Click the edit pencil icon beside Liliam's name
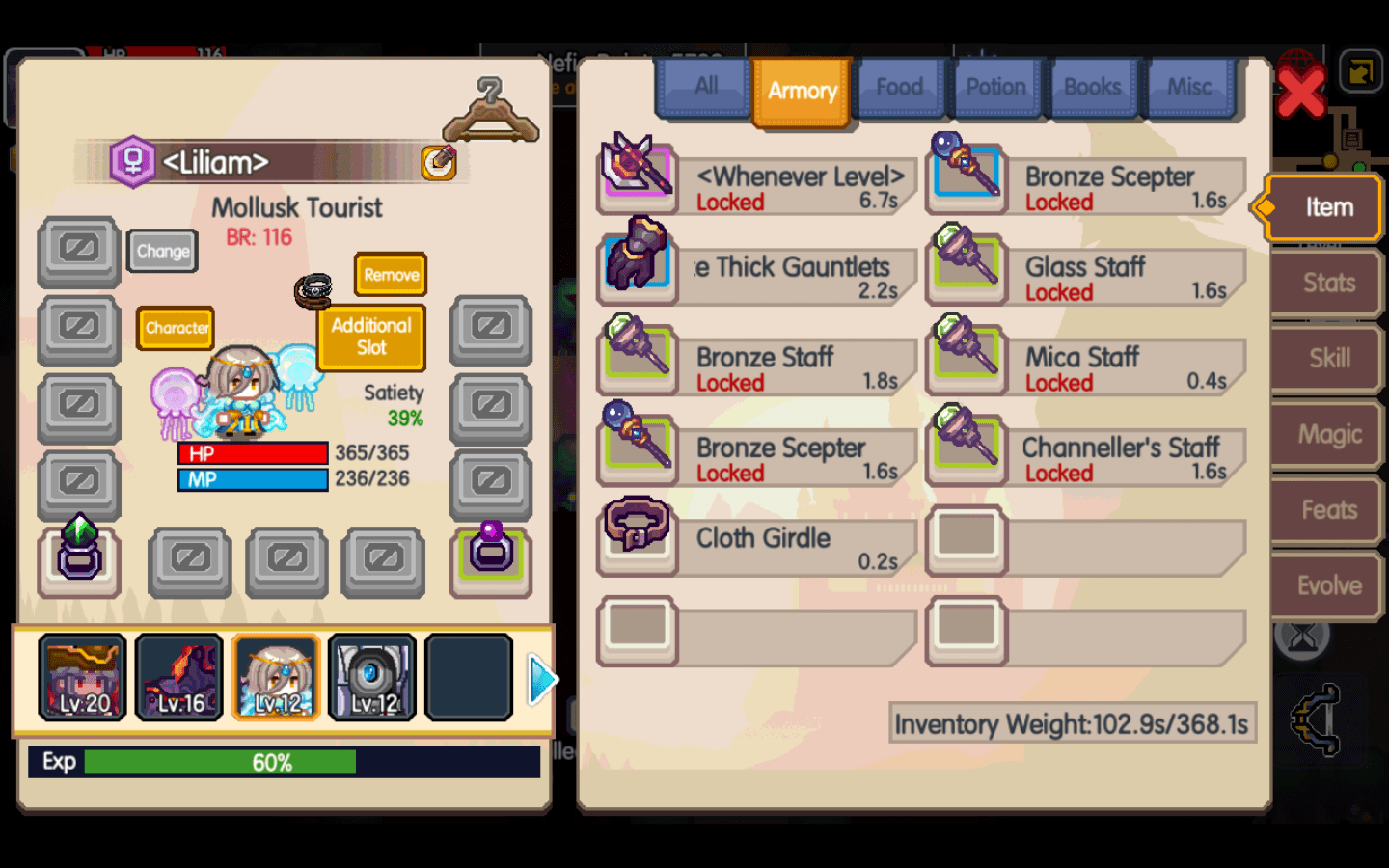Screen dimensions: 1389x868 click(x=440, y=162)
